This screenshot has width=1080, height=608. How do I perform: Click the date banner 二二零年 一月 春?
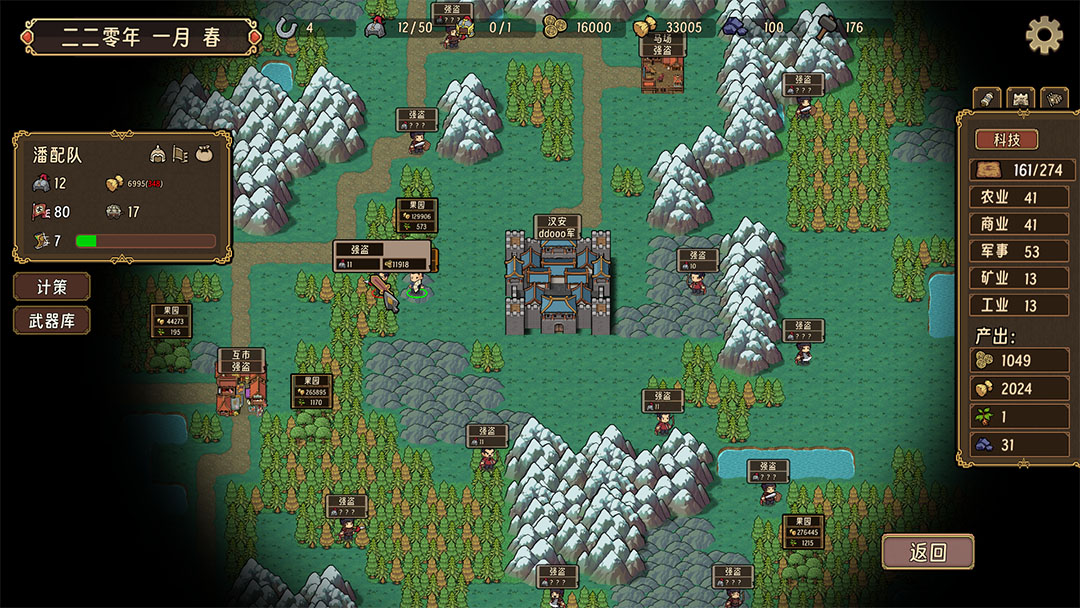tap(140, 38)
